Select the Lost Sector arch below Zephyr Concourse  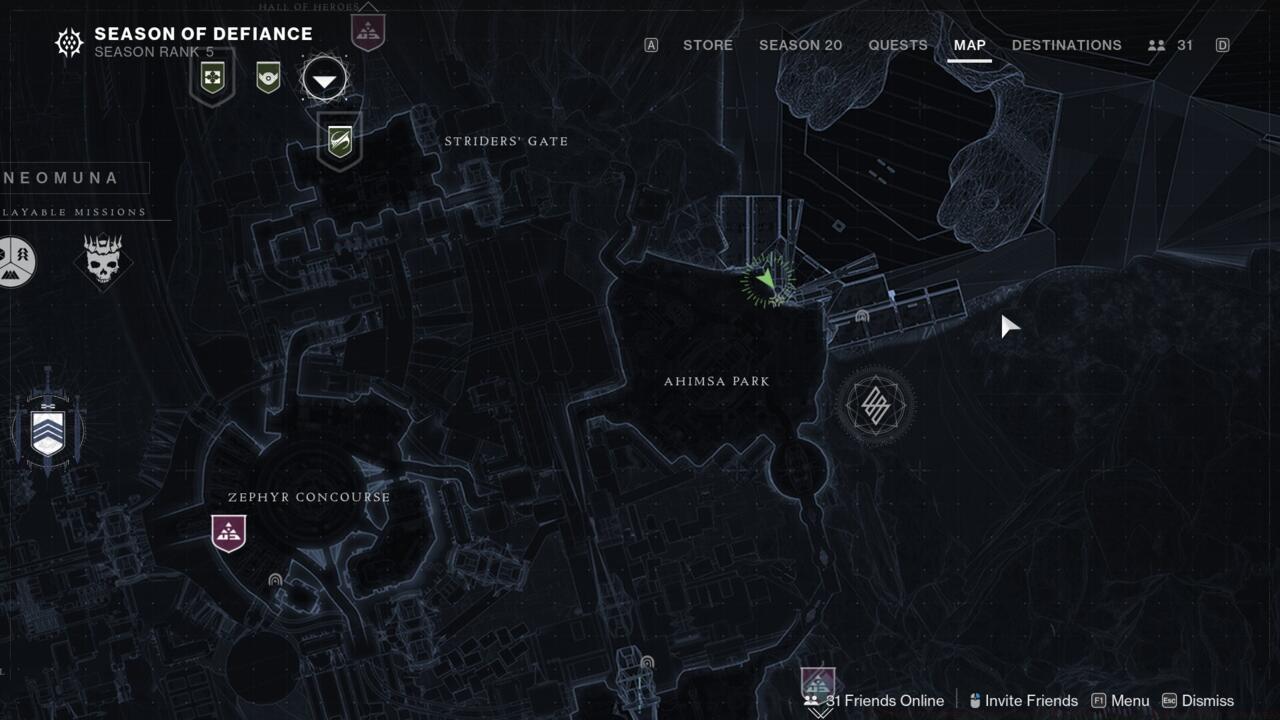275,580
